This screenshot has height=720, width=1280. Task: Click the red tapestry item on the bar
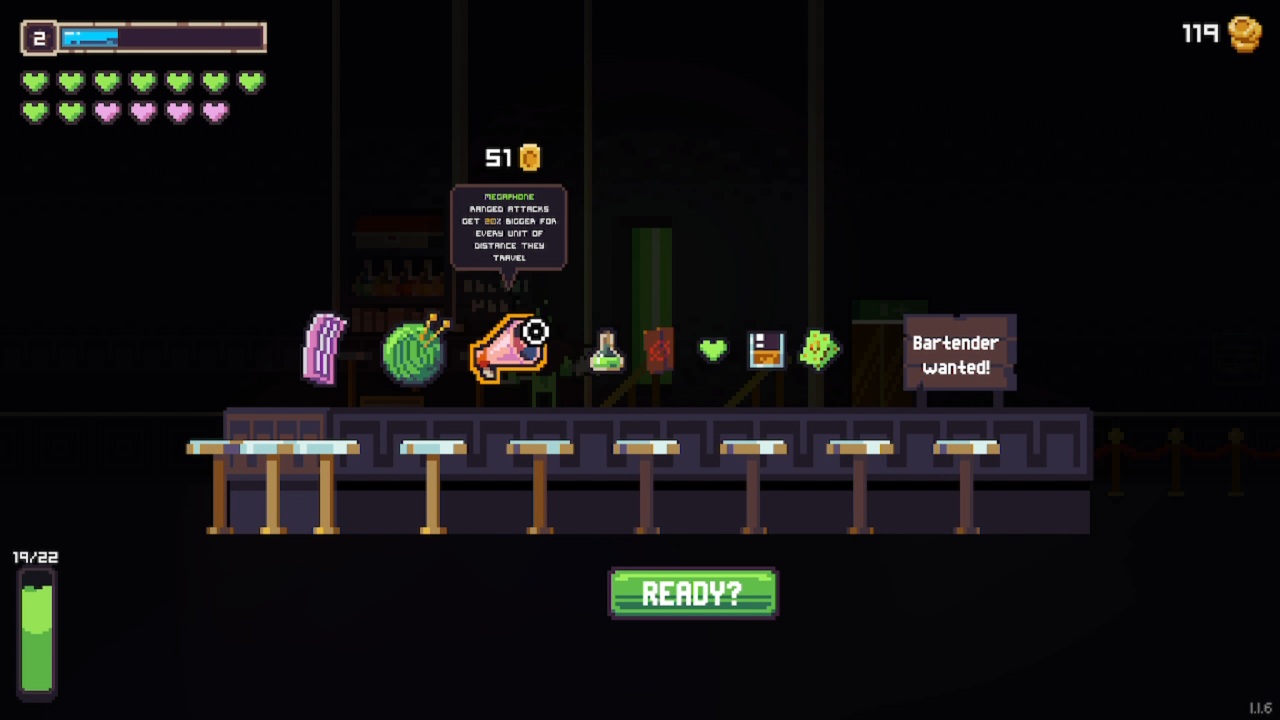(660, 348)
